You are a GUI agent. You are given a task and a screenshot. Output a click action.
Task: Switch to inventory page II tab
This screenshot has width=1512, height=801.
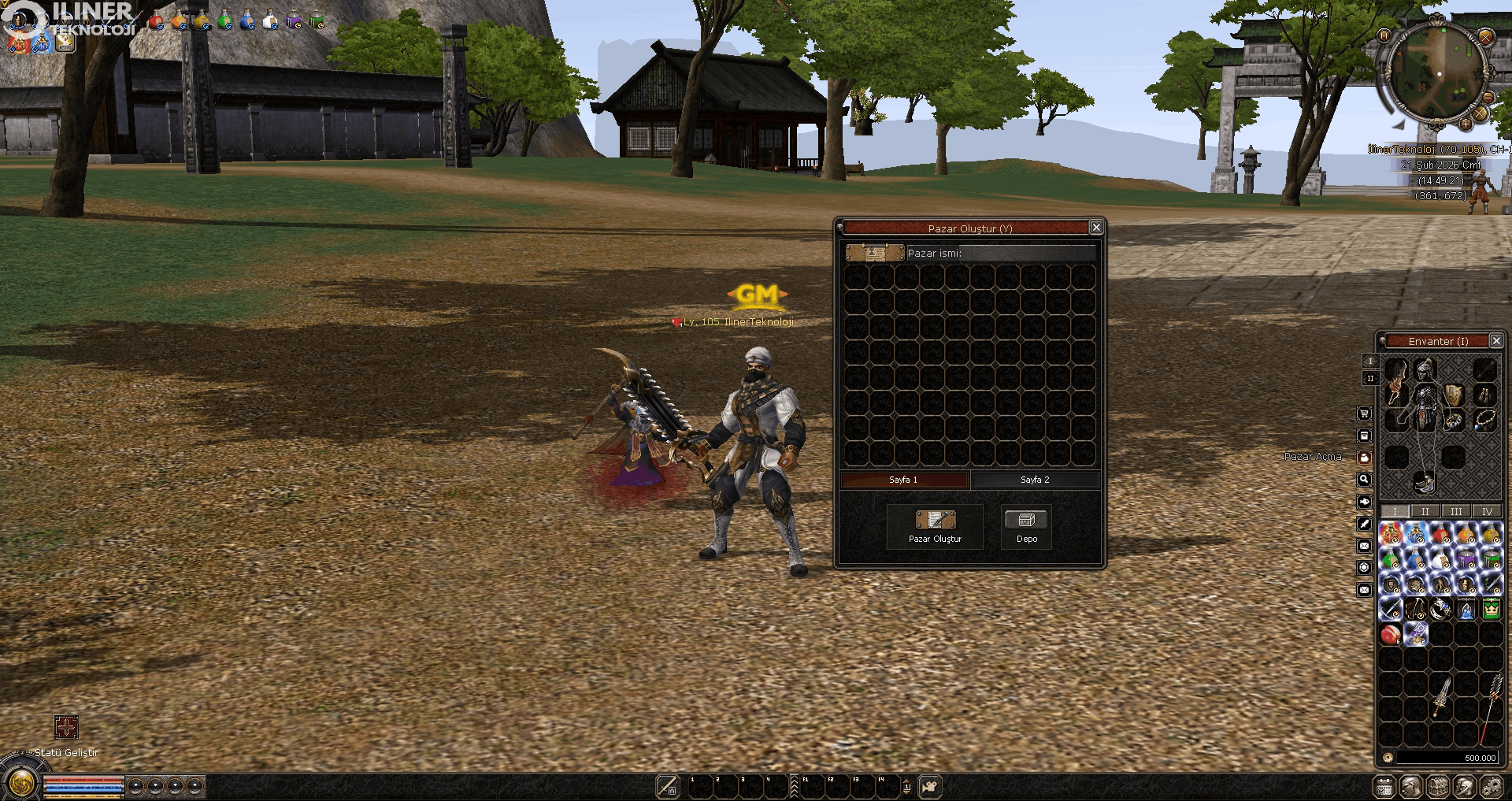click(1425, 511)
